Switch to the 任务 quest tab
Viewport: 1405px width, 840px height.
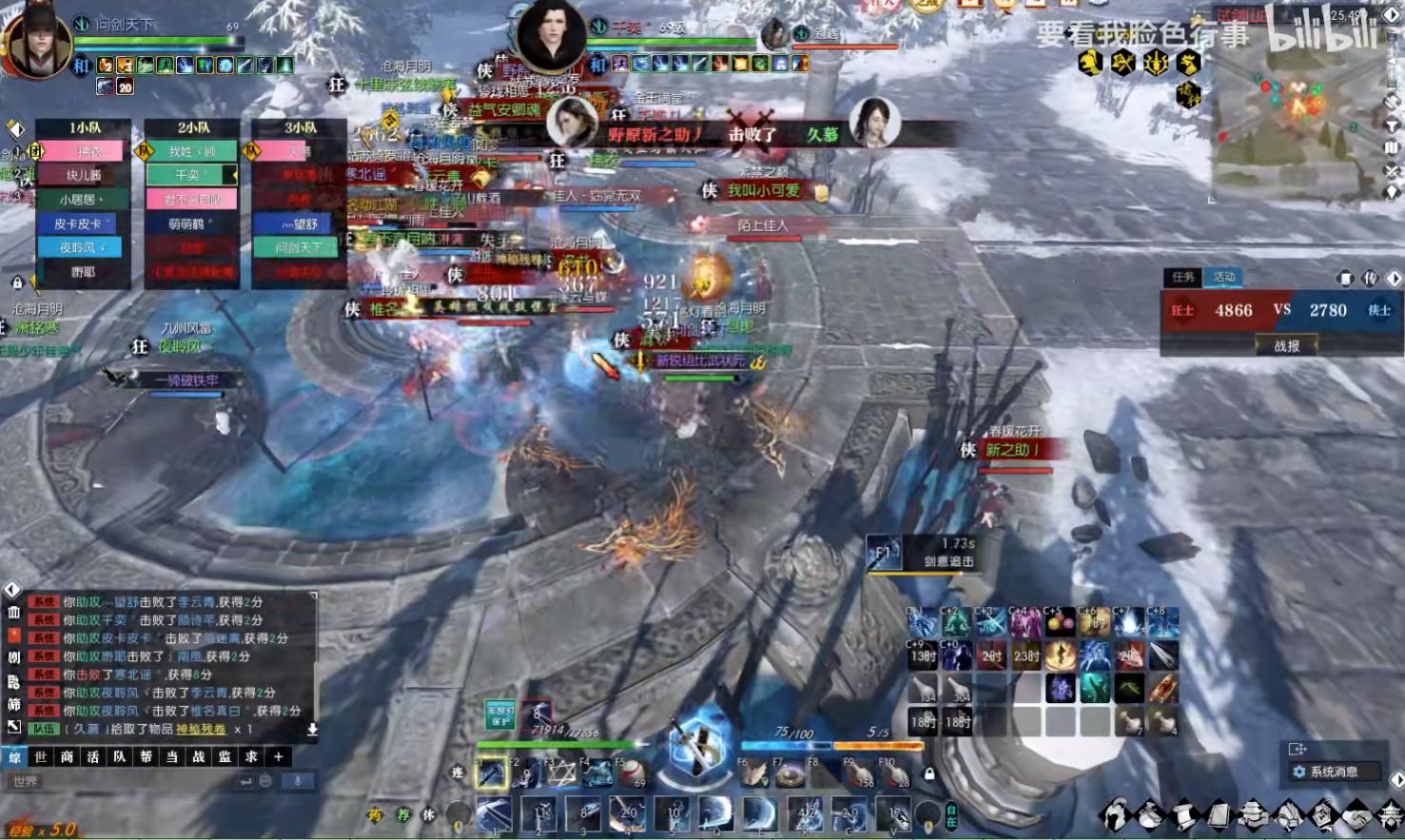point(1182,277)
